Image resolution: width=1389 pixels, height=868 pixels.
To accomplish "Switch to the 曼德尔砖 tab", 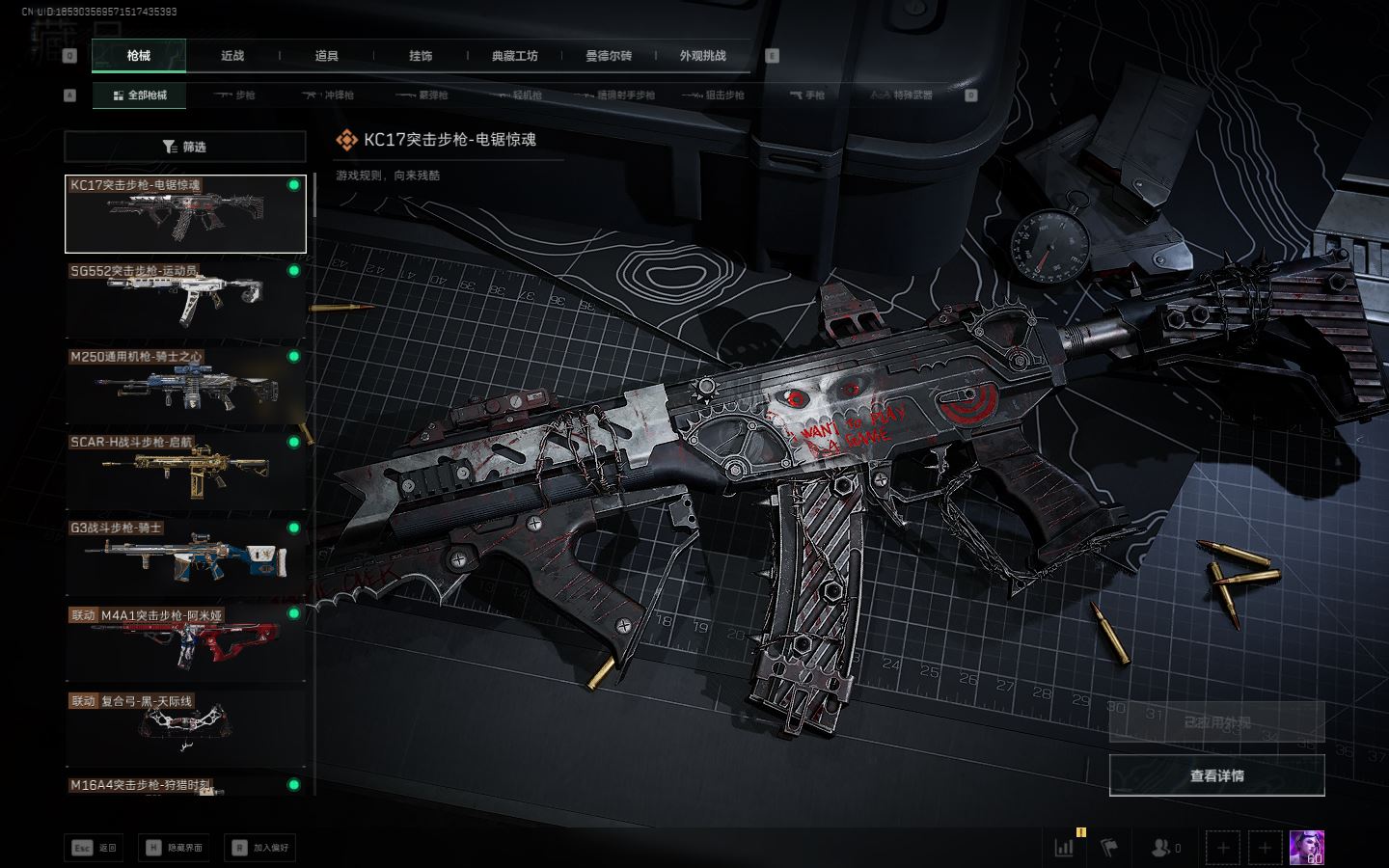I will coord(609,56).
